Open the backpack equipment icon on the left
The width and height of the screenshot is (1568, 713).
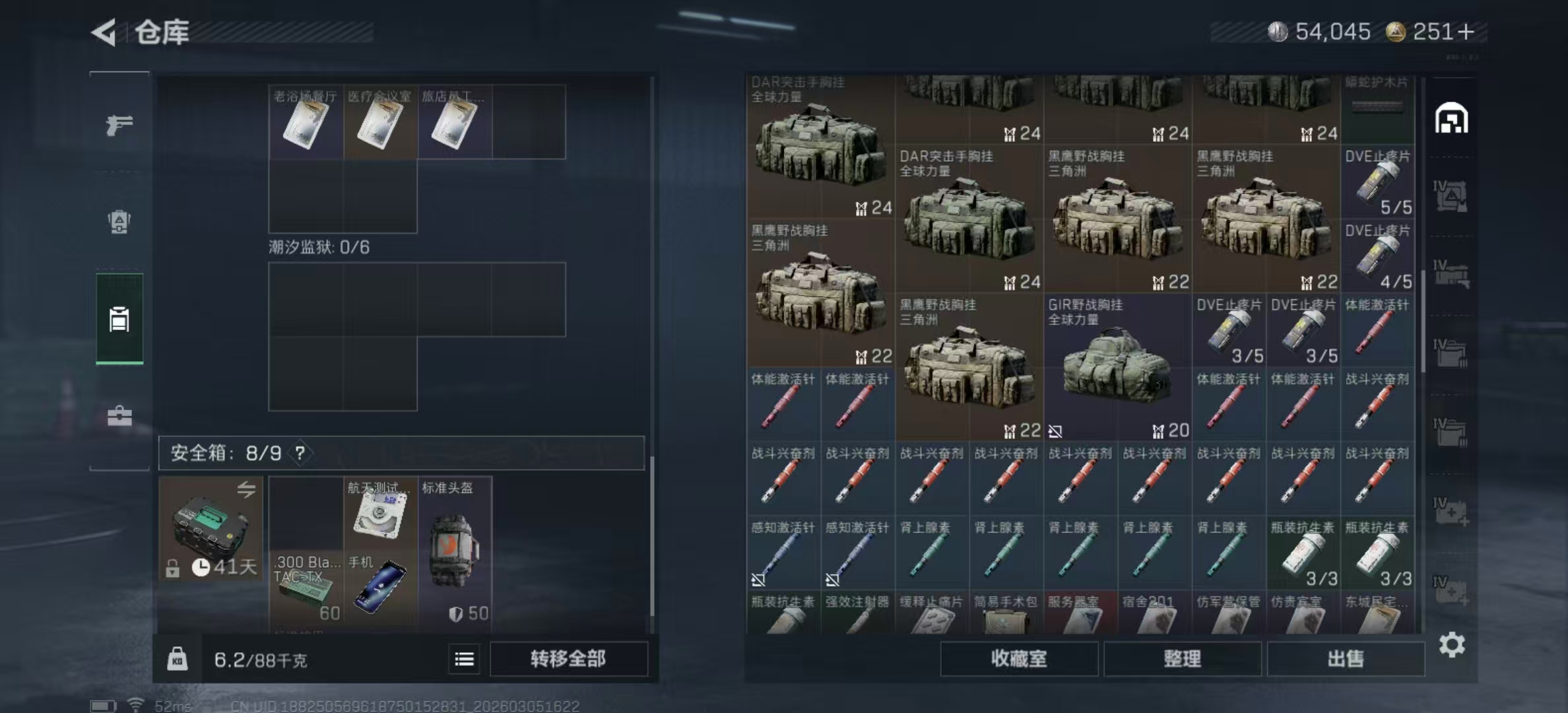point(119,223)
